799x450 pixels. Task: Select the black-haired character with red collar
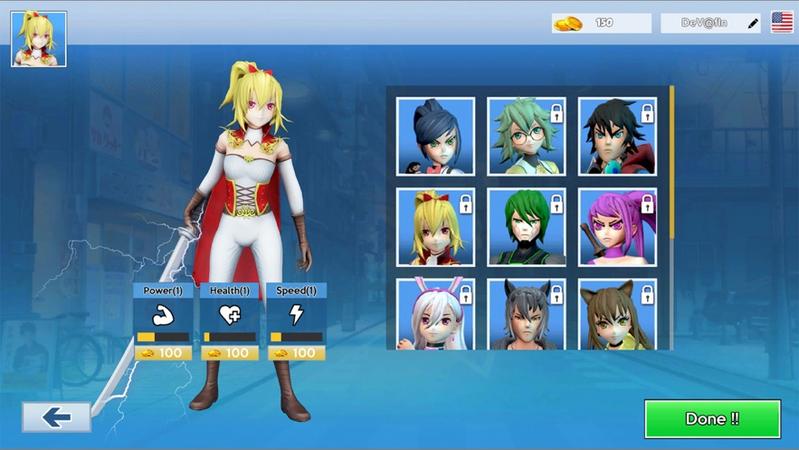click(617, 136)
